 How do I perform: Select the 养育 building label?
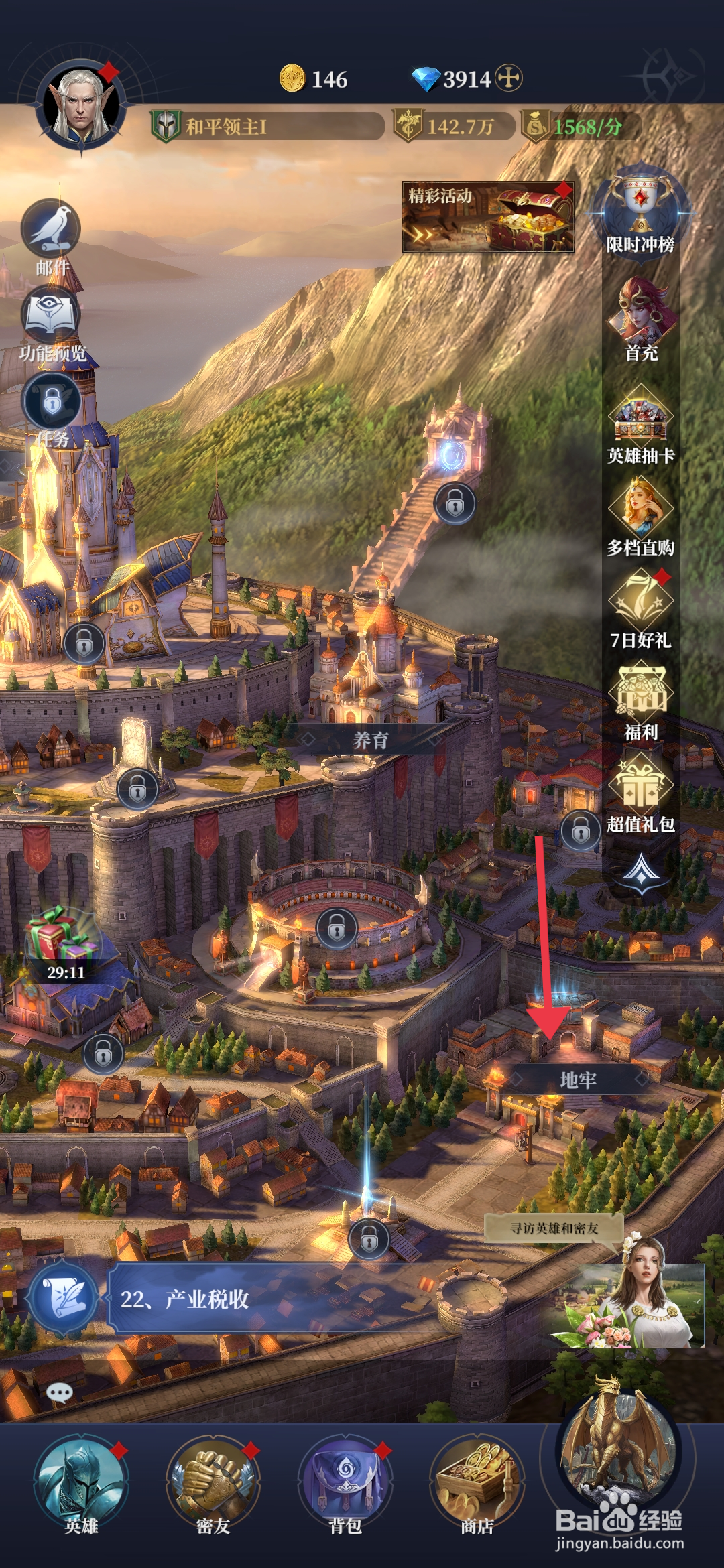click(x=371, y=740)
